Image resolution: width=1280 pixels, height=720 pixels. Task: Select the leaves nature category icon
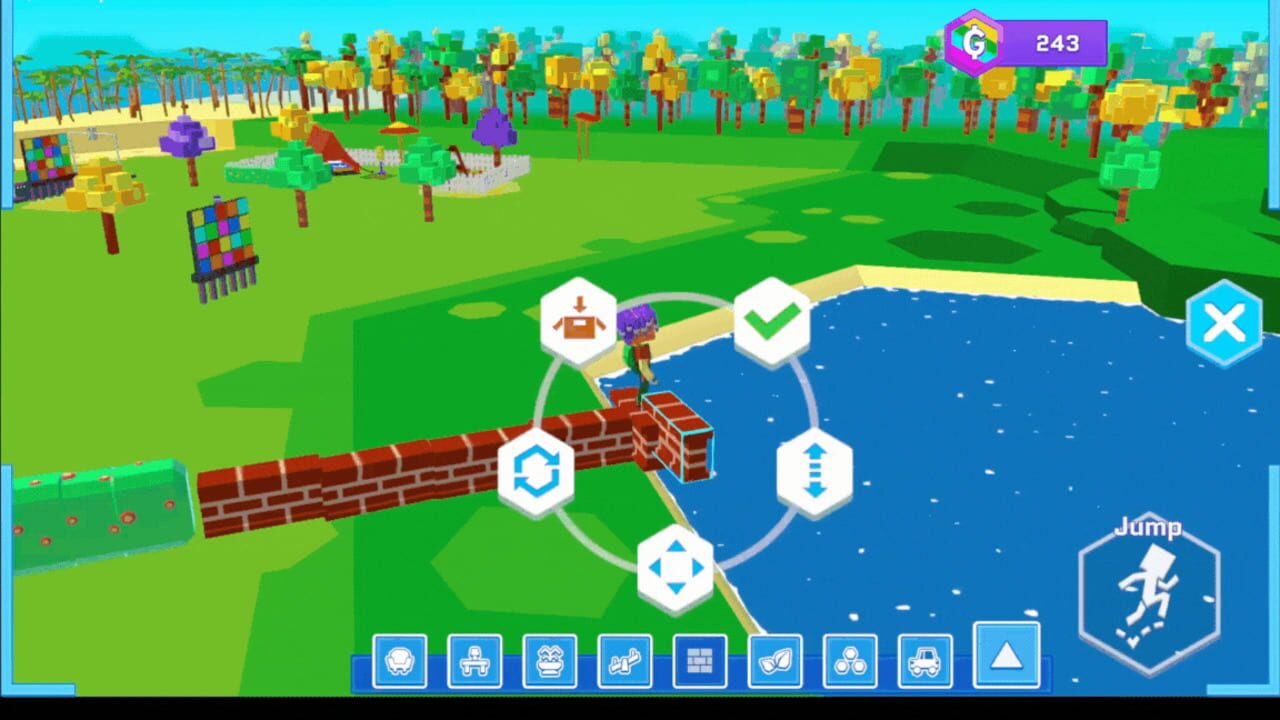[x=776, y=660]
